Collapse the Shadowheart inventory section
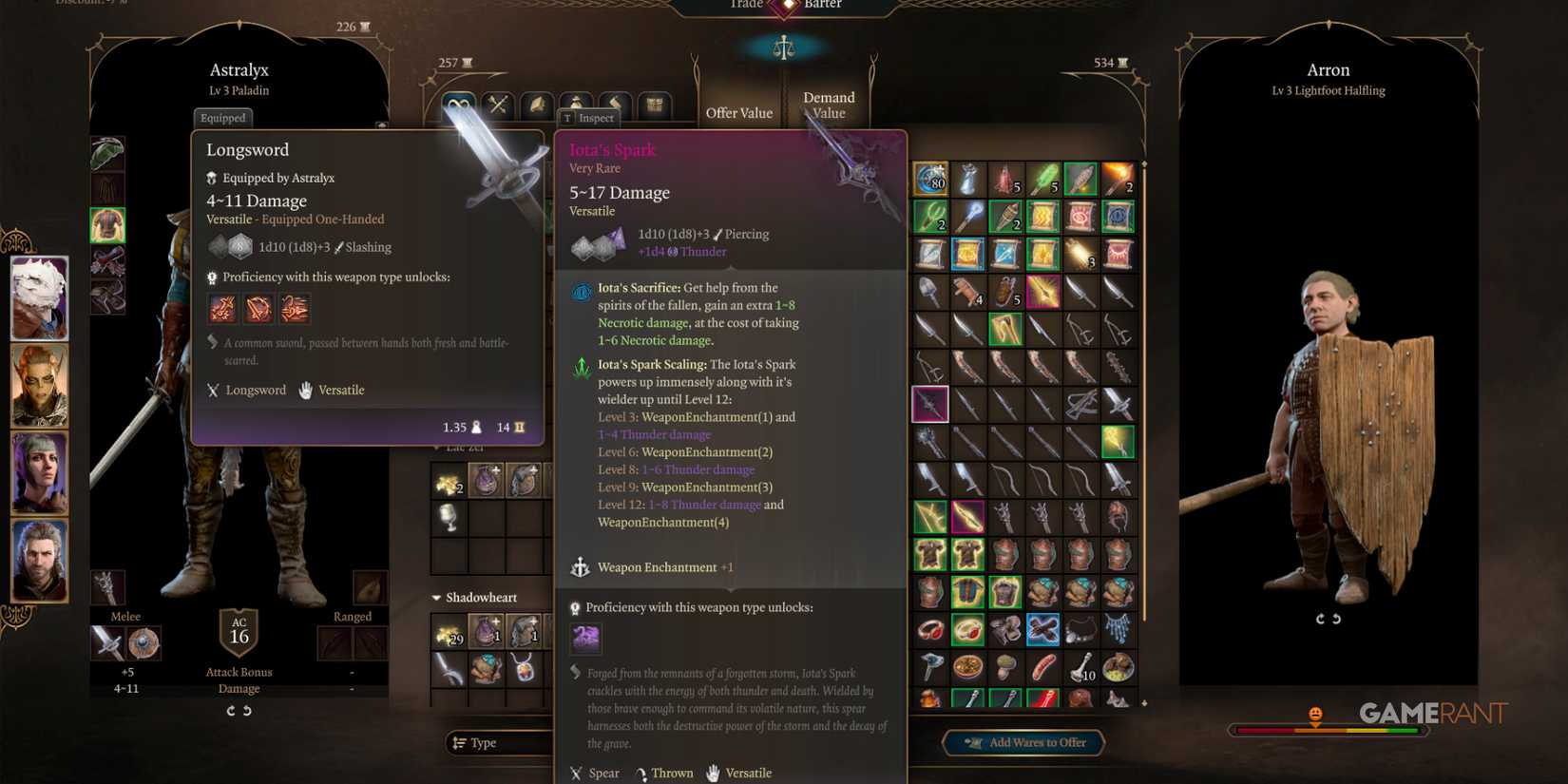The width and height of the screenshot is (1568, 784). [x=438, y=597]
